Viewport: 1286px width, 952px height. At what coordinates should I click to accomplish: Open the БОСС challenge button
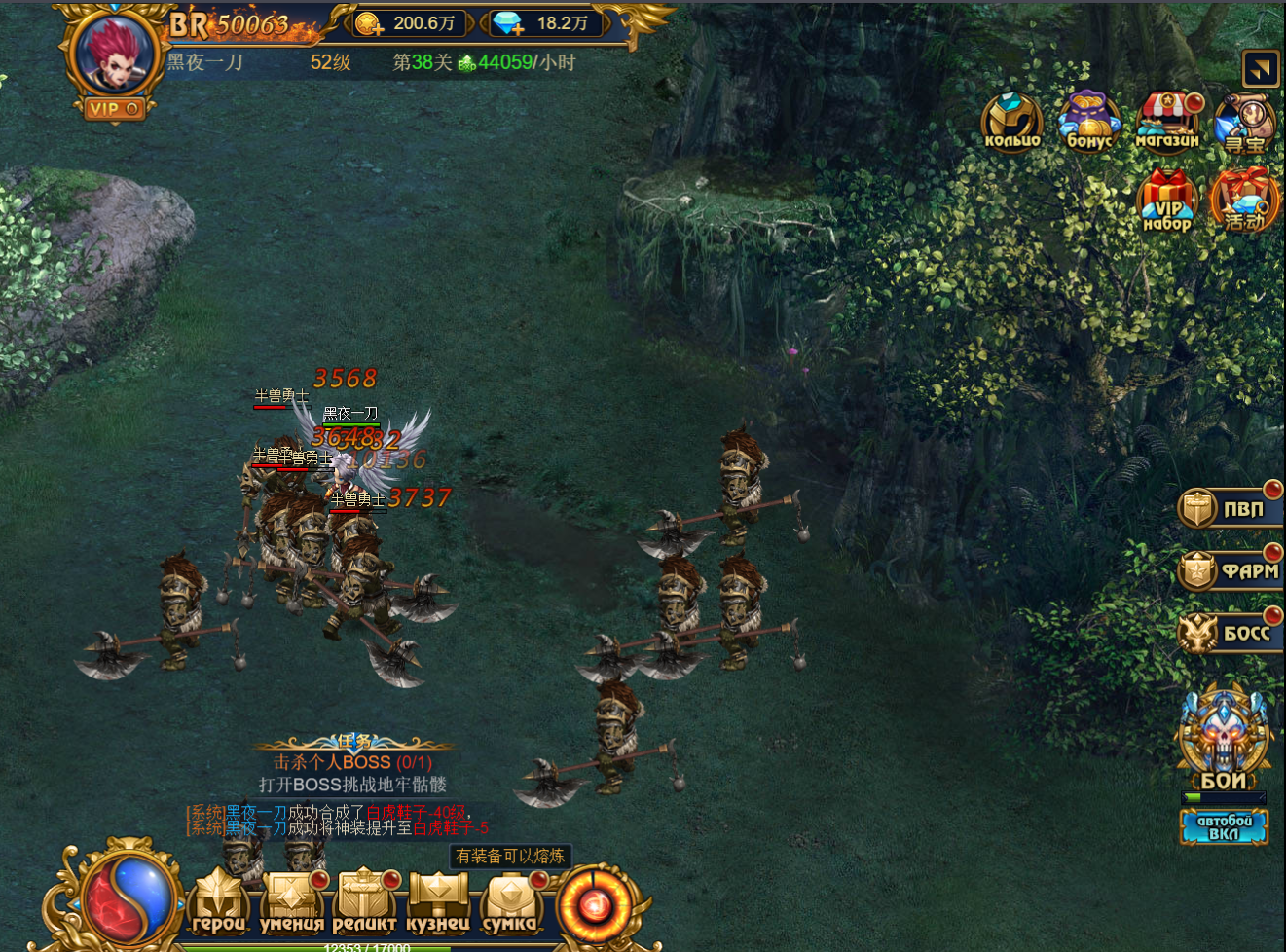pyautogui.click(x=1230, y=634)
